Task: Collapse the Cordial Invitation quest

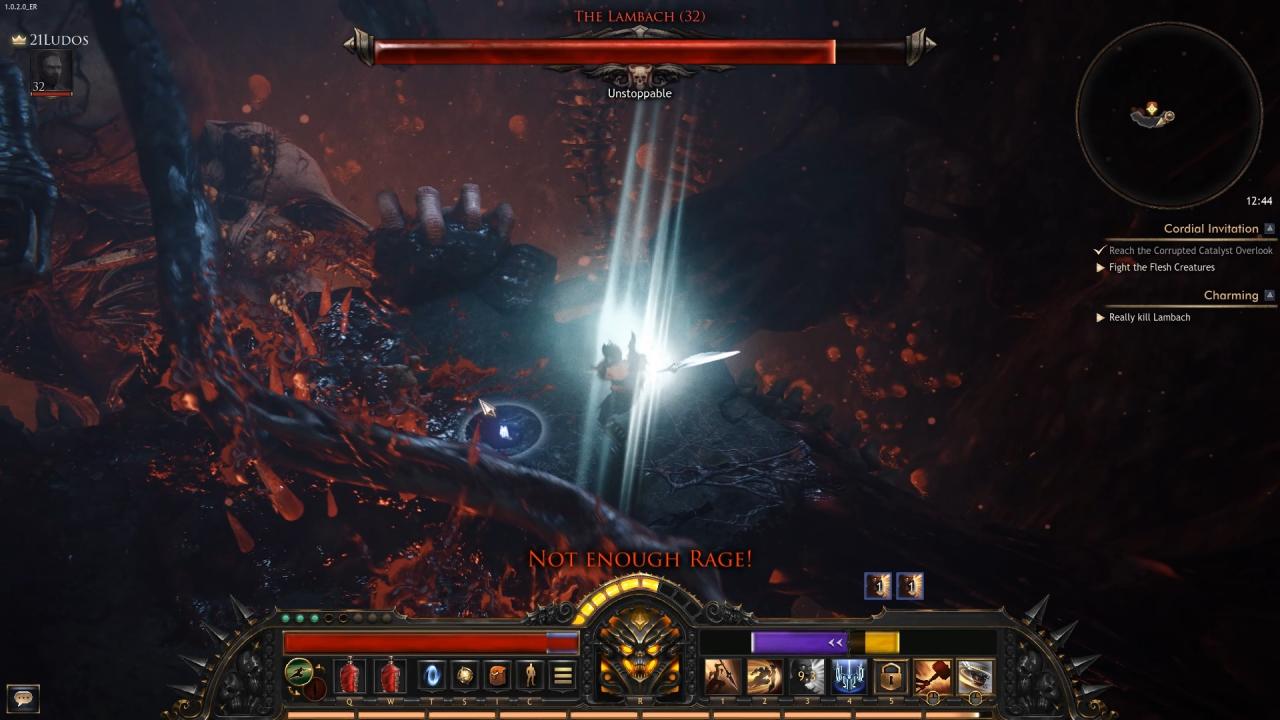Action: pyautogui.click(x=1269, y=229)
